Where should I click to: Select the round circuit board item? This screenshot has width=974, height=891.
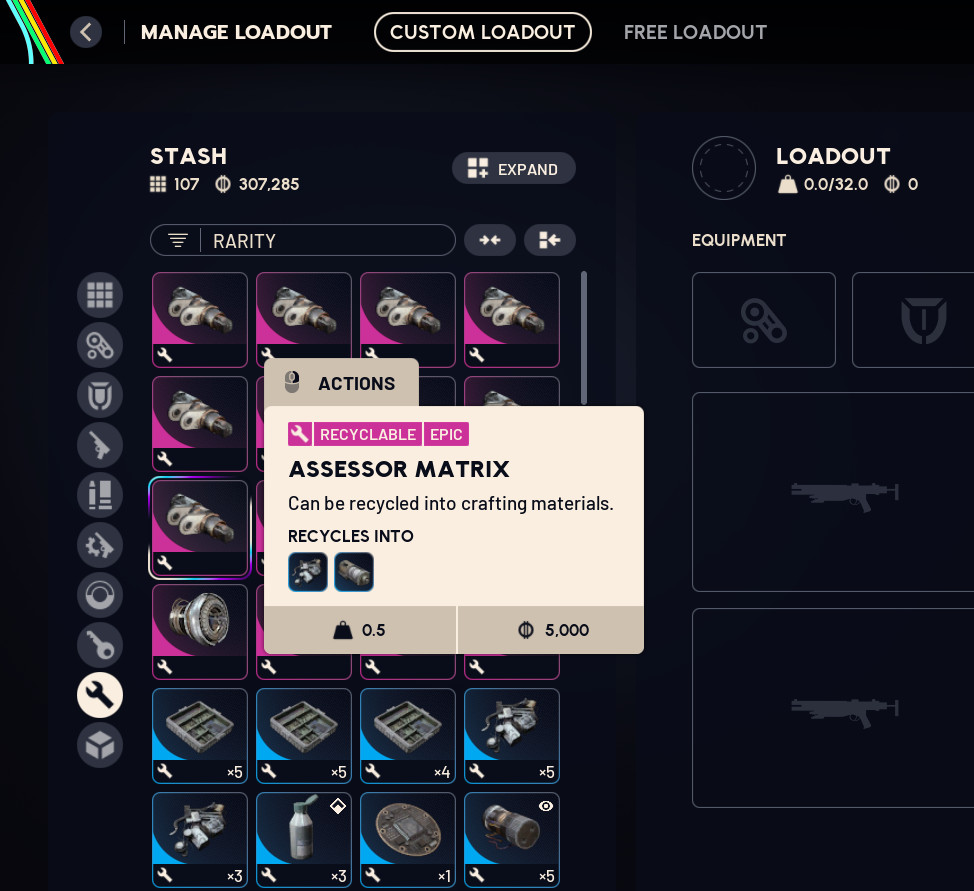pyautogui.click(x=408, y=840)
